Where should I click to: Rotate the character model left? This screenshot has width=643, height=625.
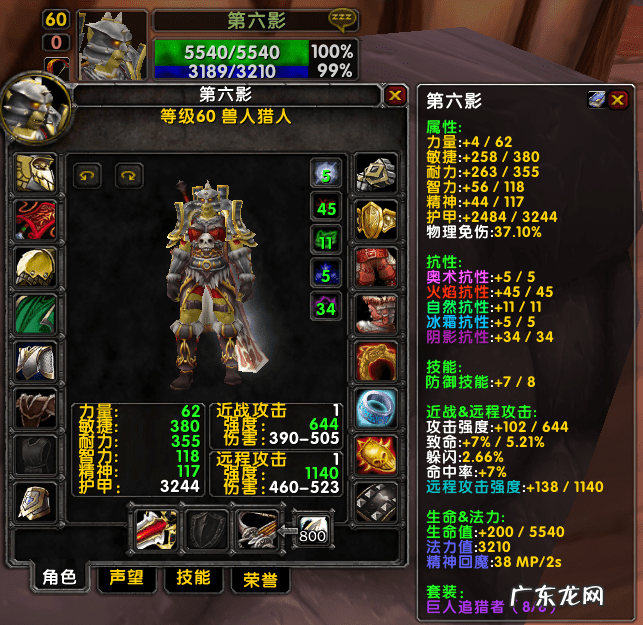(87, 175)
